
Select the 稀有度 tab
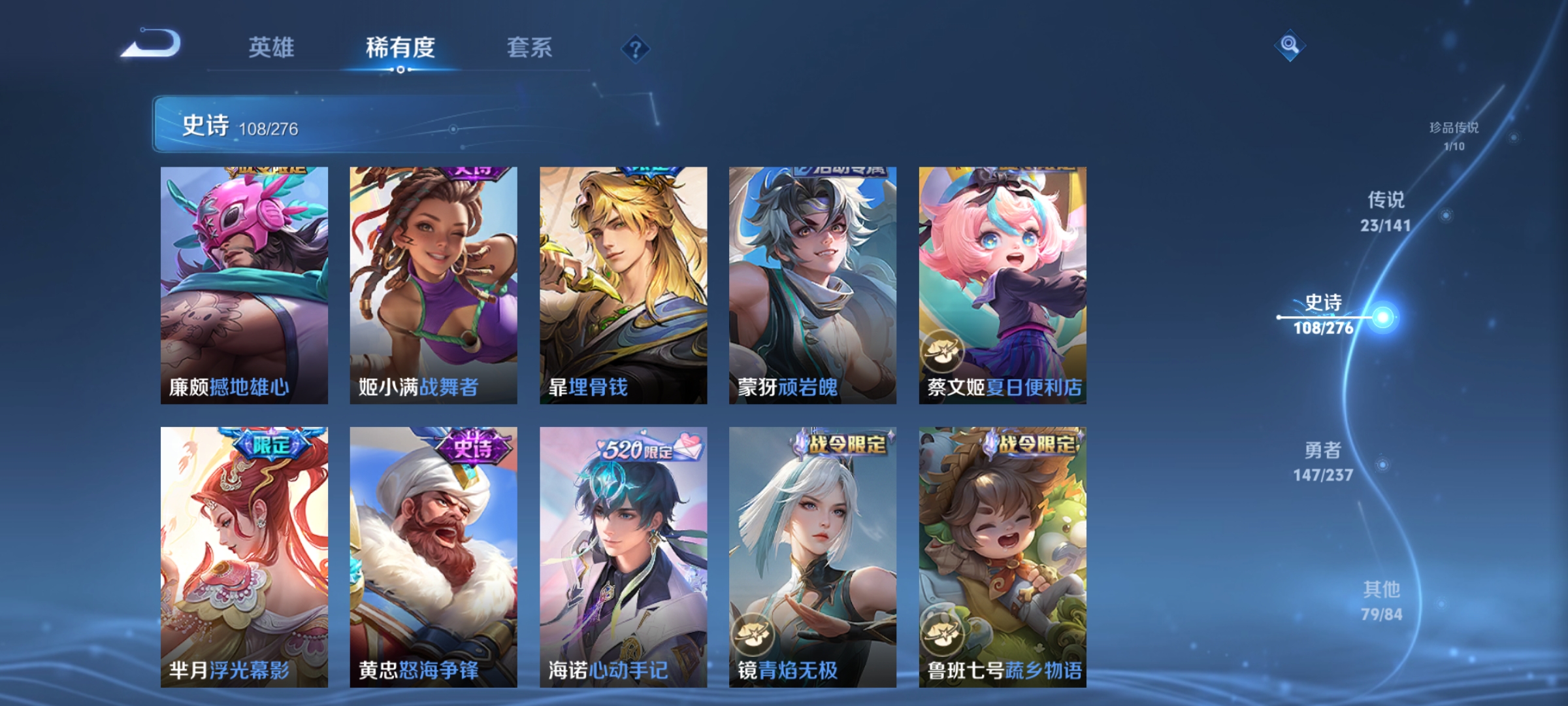pos(400,48)
